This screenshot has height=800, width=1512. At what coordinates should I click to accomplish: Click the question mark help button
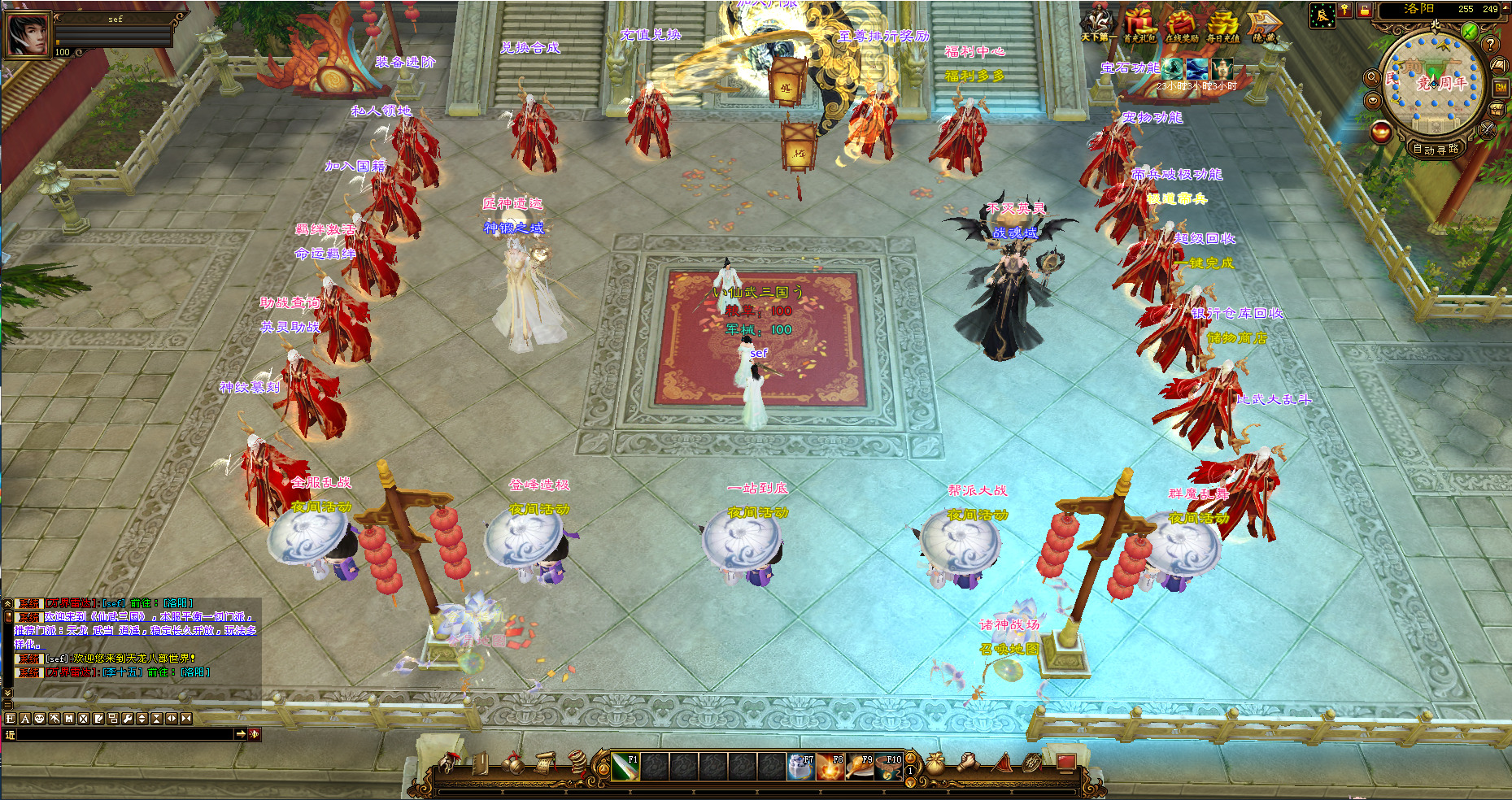pos(1490,44)
